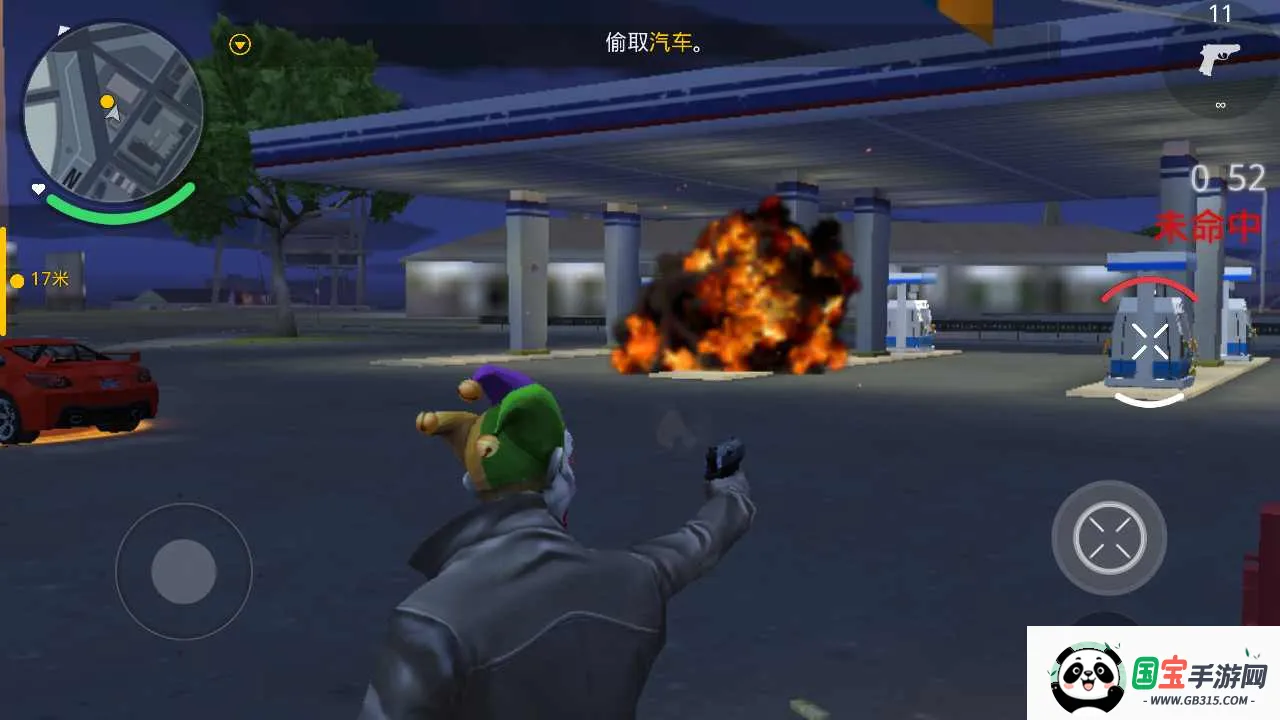The image size is (1280, 720).
Task: Click the infinity ammo symbol below the pistol
Action: [1220, 103]
